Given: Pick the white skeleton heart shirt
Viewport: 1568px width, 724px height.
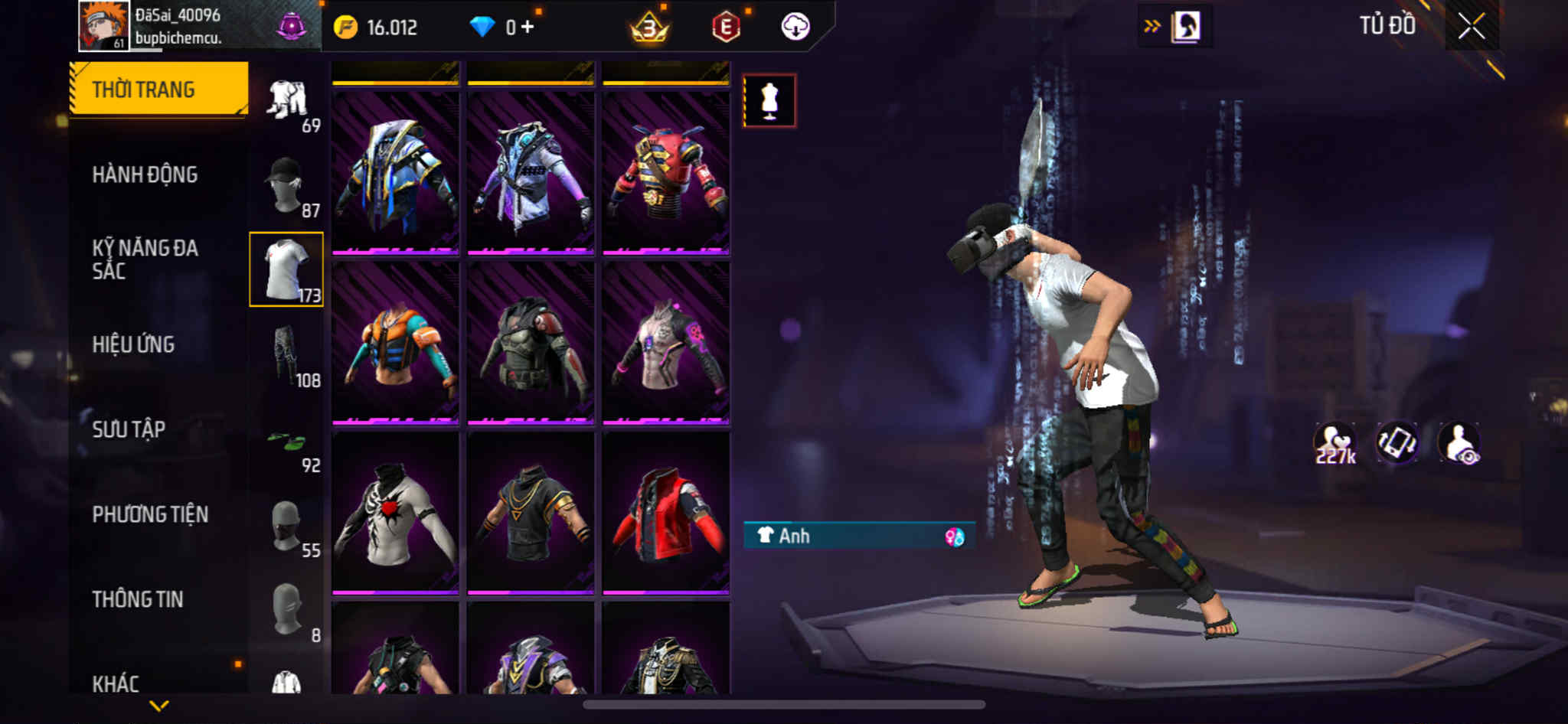Looking at the screenshot, I should tap(395, 514).
